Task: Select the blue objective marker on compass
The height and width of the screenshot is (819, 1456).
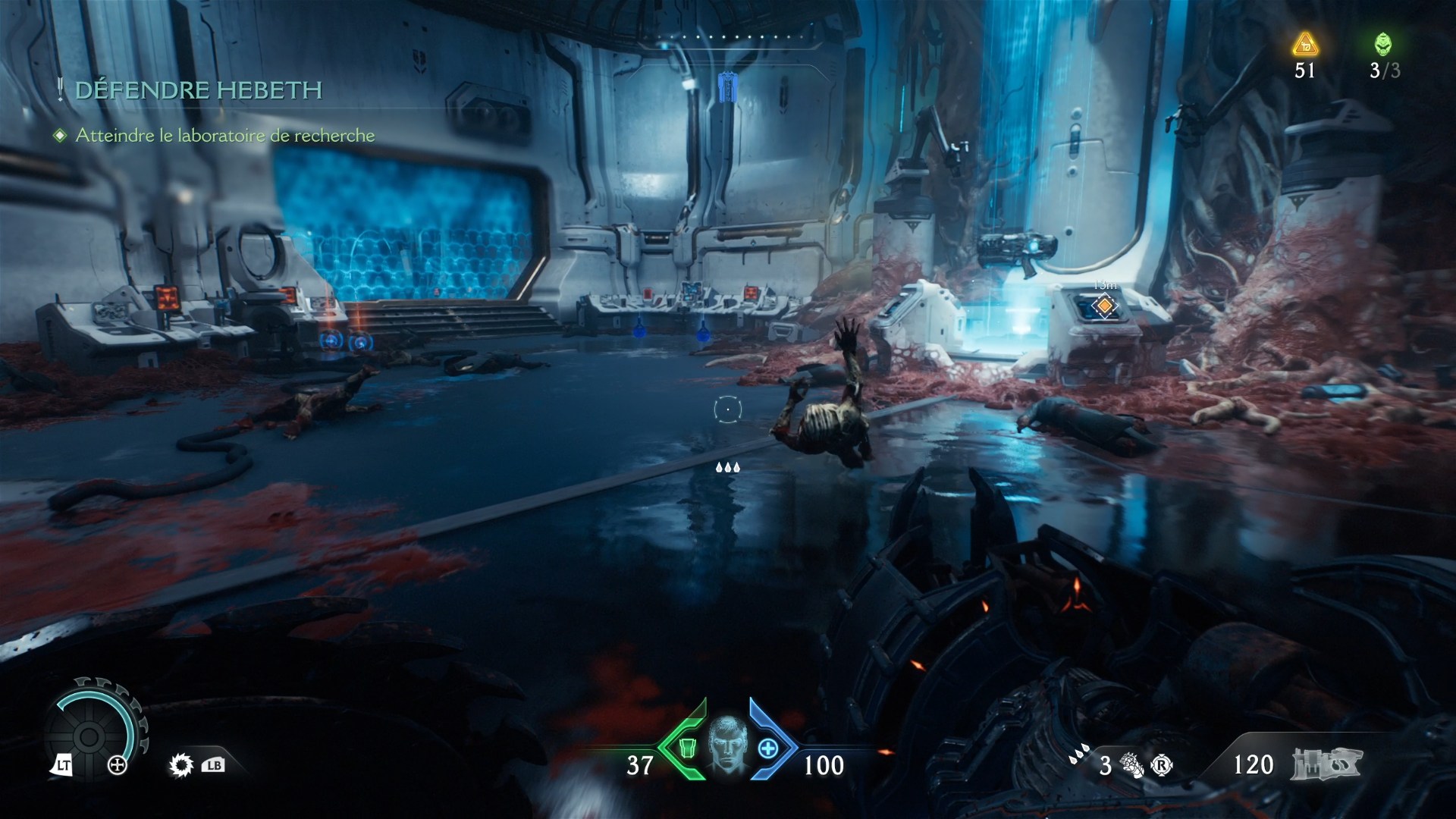Action: pos(727,87)
